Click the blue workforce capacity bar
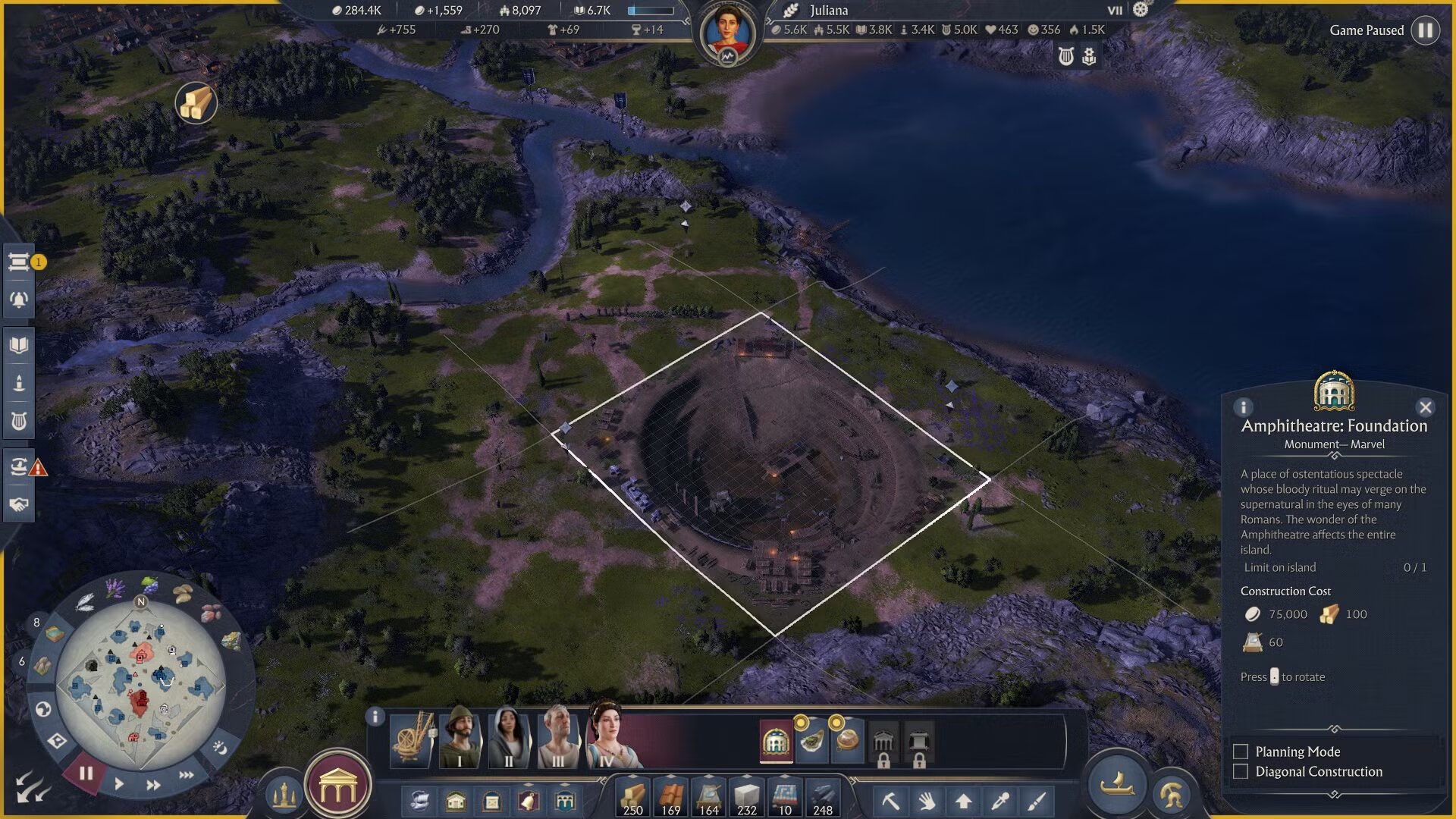The width and height of the screenshot is (1456, 819). pyautogui.click(x=651, y=11)
